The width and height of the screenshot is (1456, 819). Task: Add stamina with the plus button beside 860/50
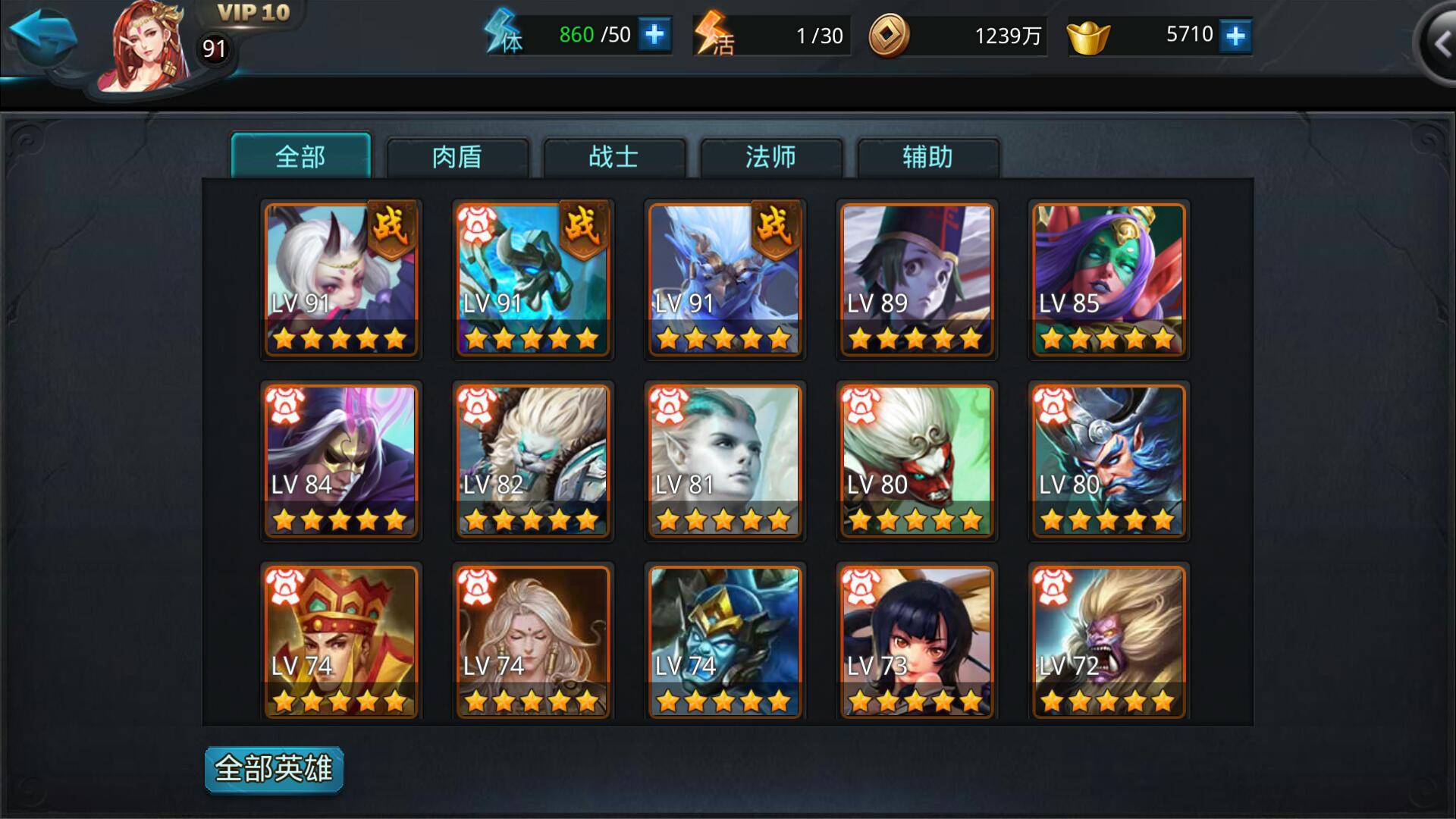654,35
